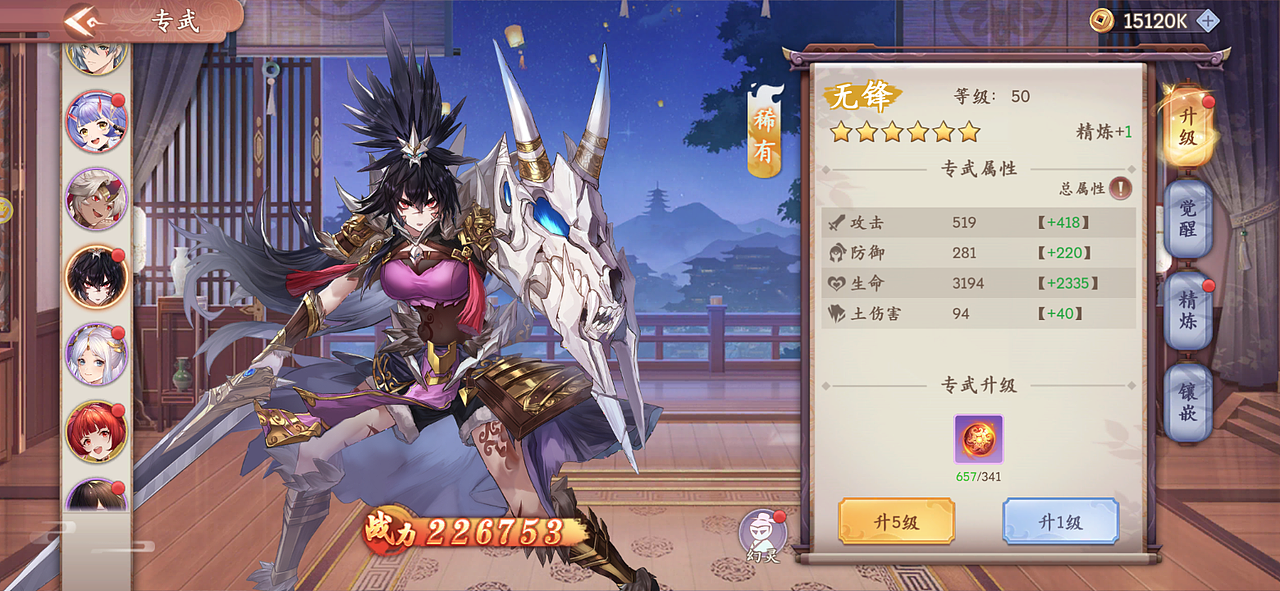This screenshot has width=1280, height=591.
Task: Pick the pale white-haired character portrait
Action: point(96,354)
